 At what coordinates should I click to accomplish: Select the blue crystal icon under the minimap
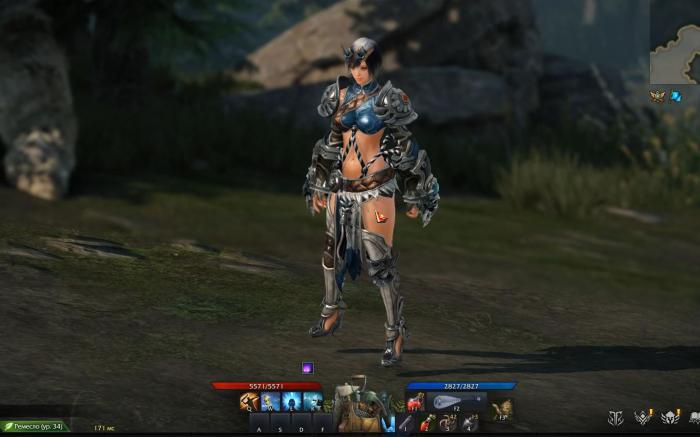point(676,96)
